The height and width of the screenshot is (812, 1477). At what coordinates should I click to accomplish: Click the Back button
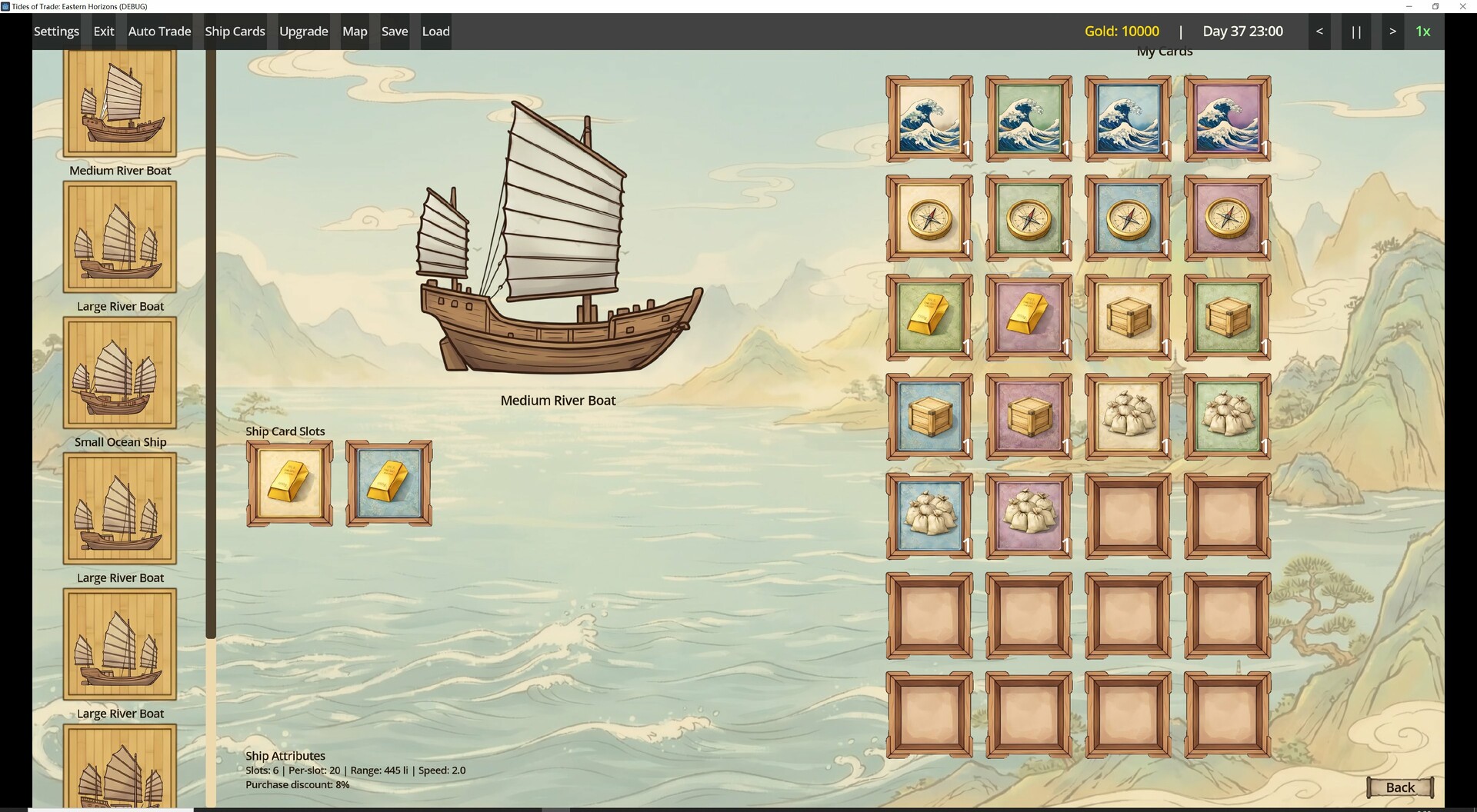(1401, 787)
